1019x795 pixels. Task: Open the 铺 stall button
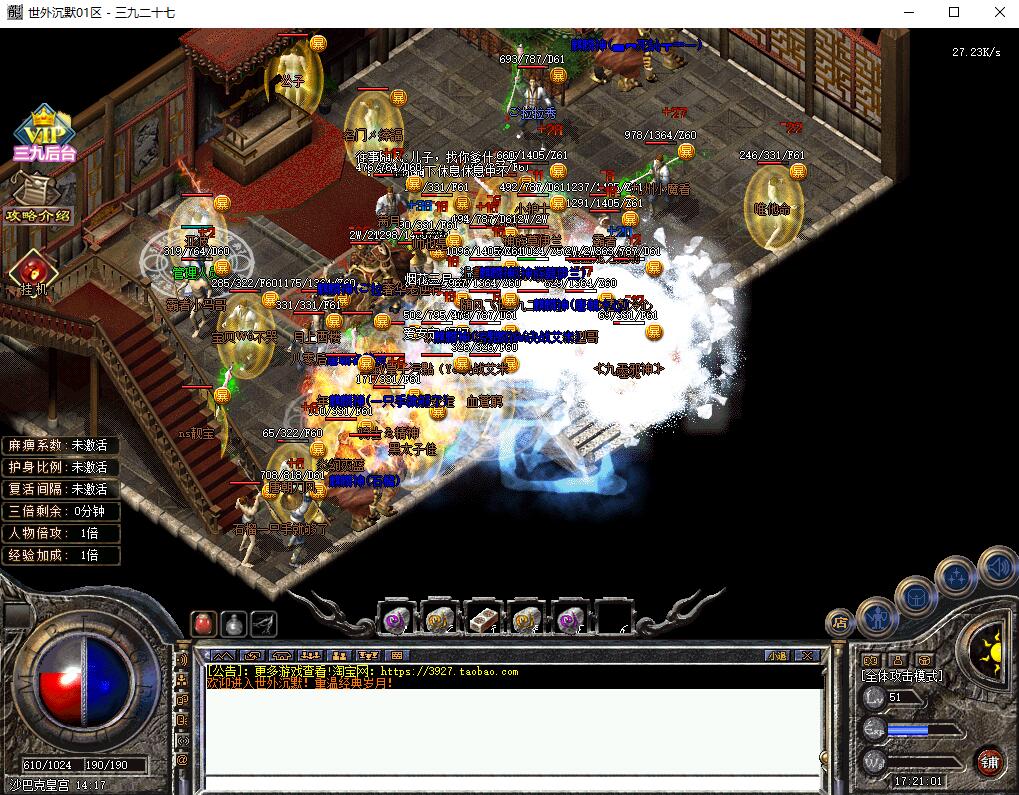pos(989,759)
